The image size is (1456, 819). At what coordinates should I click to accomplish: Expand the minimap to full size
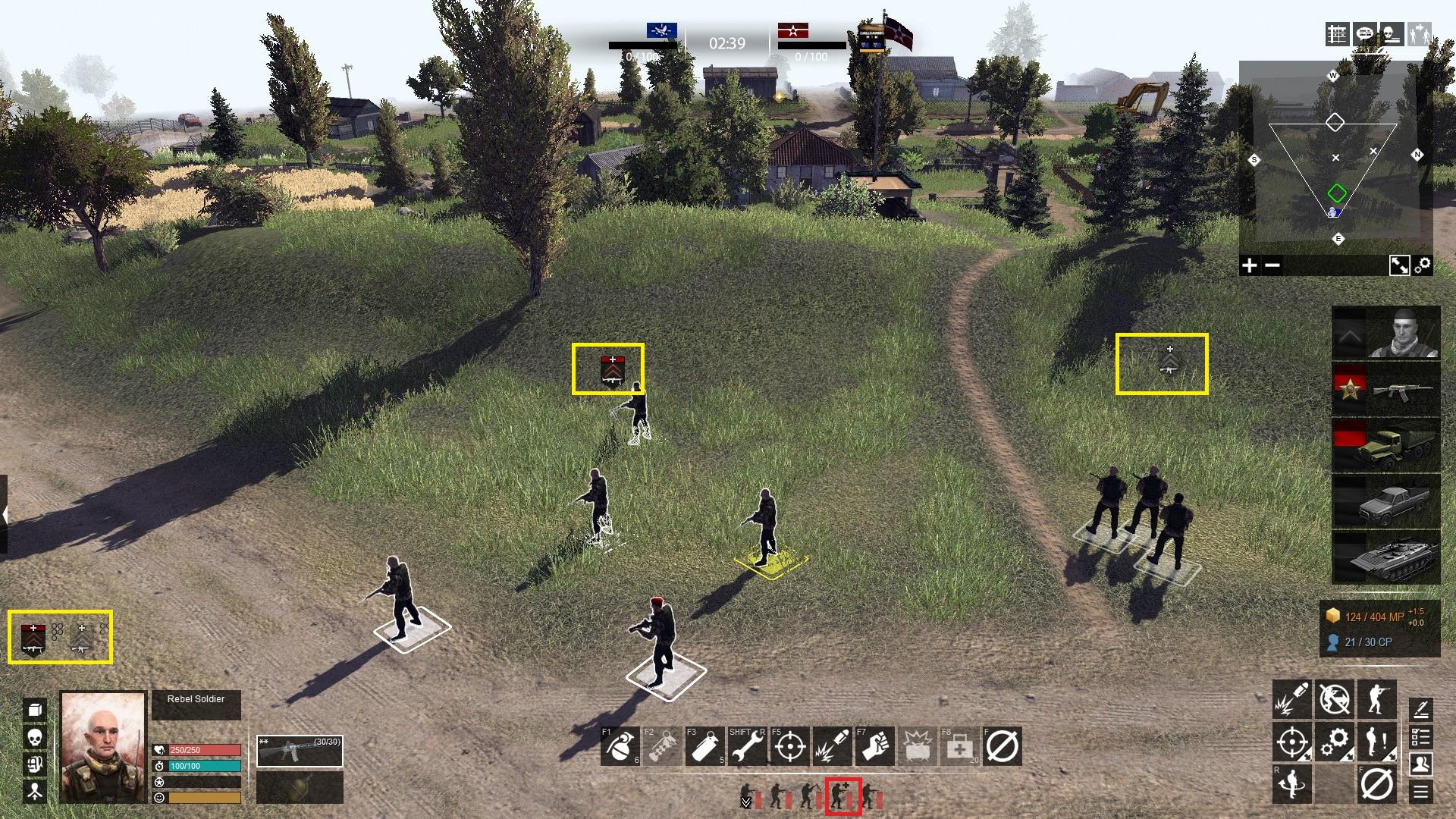[1399, 265]
